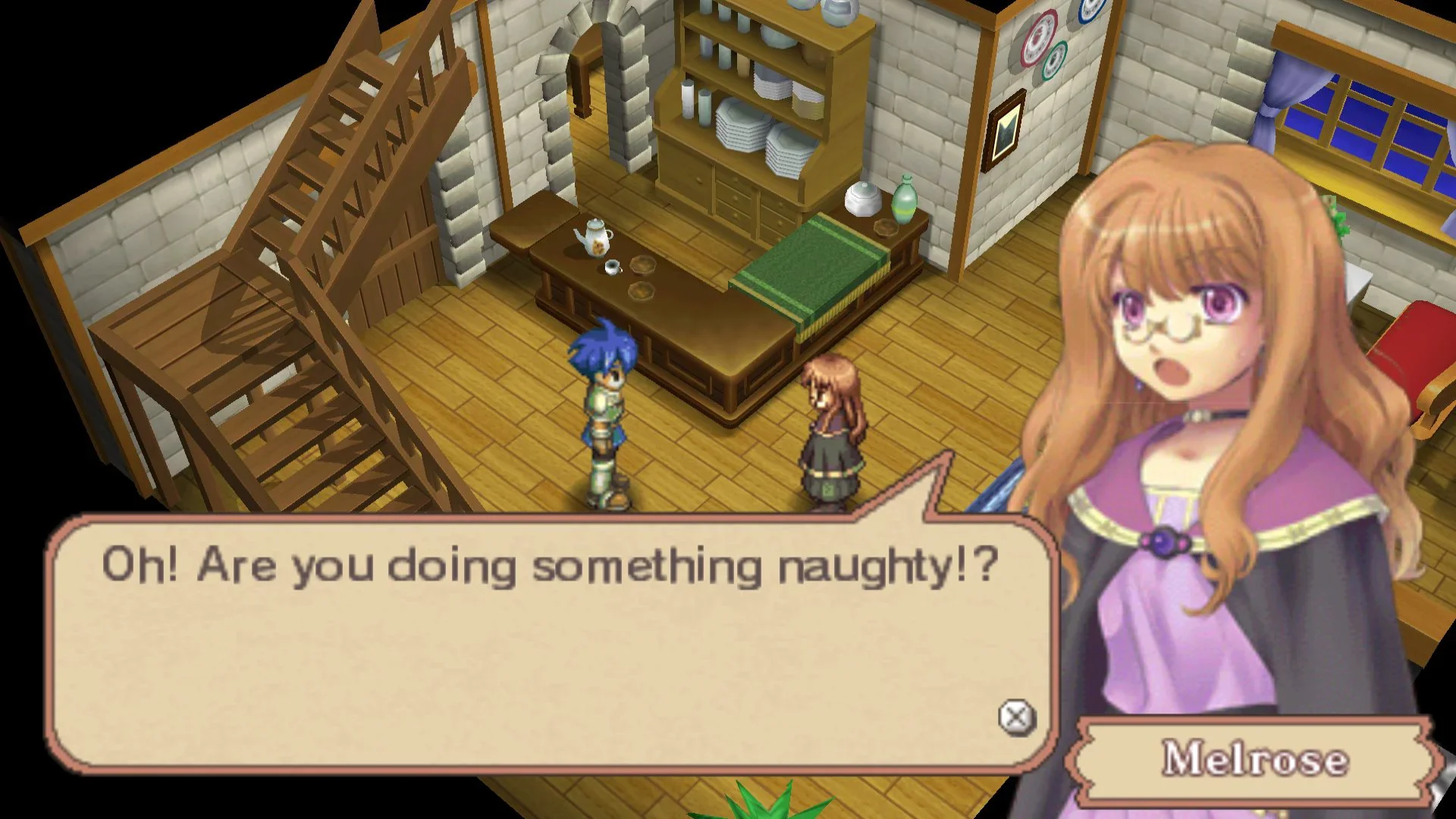Image resolution: width=1456 pixels, height=819 pixels.
Task: Advance the 'something naughty' dialogue bubble
Action: pyautogui.click(x=1016, y=717)
